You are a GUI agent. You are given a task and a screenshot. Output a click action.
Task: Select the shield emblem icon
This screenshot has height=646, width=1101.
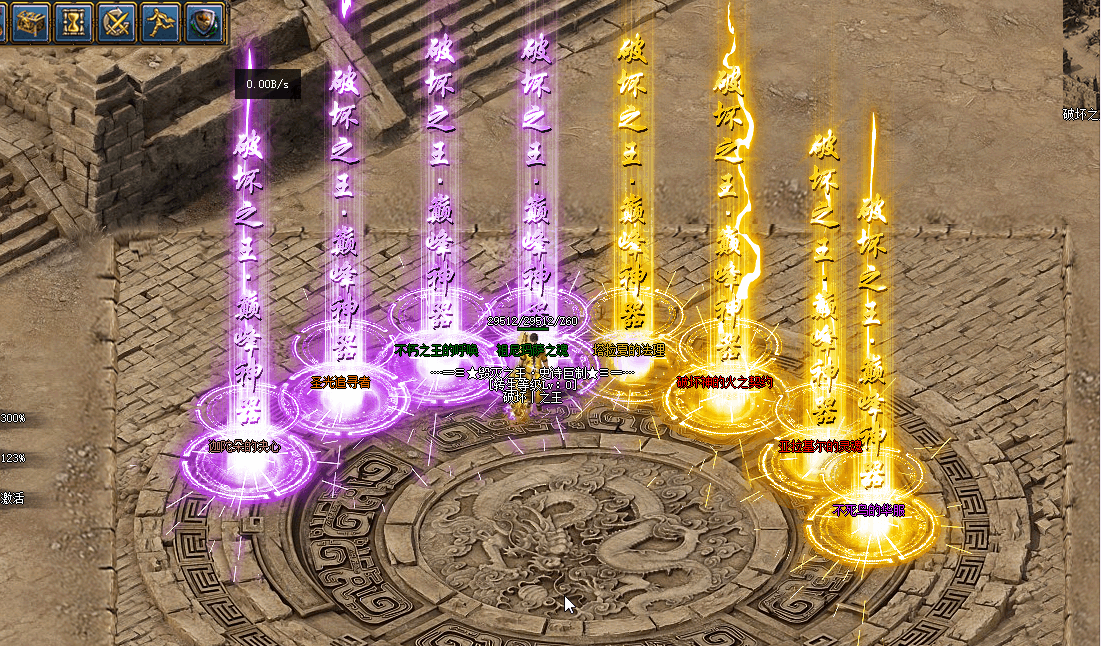[205, 21]
